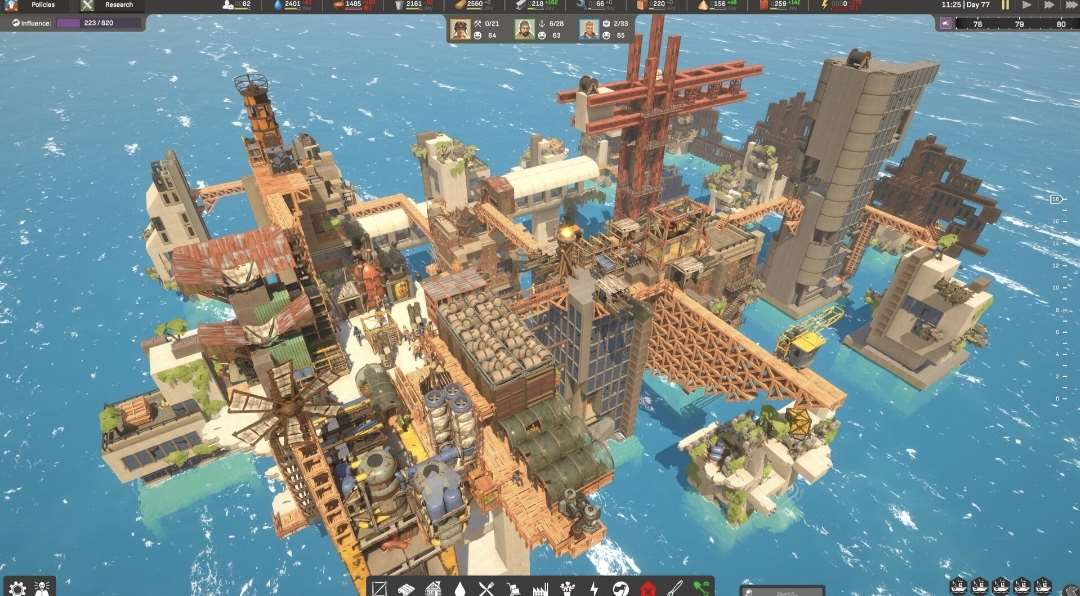Open the lightning bolt power build category

(x=594, y=589)
